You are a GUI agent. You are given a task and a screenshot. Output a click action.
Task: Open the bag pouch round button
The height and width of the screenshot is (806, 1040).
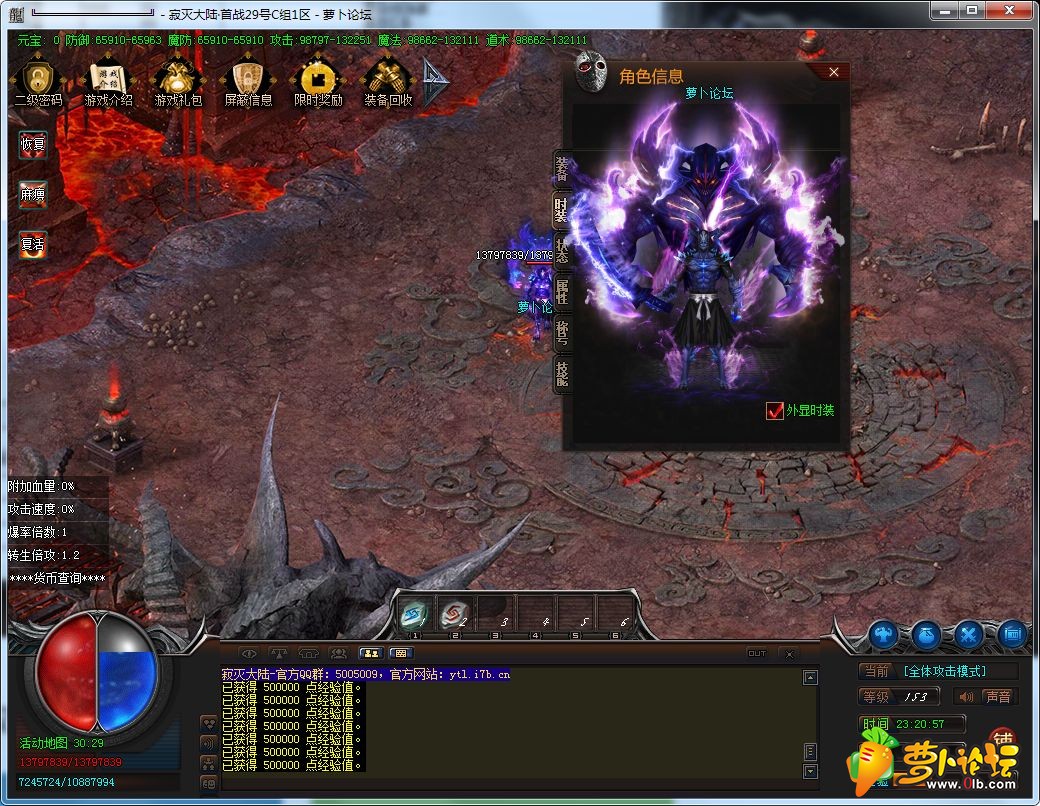pos(926,634)
